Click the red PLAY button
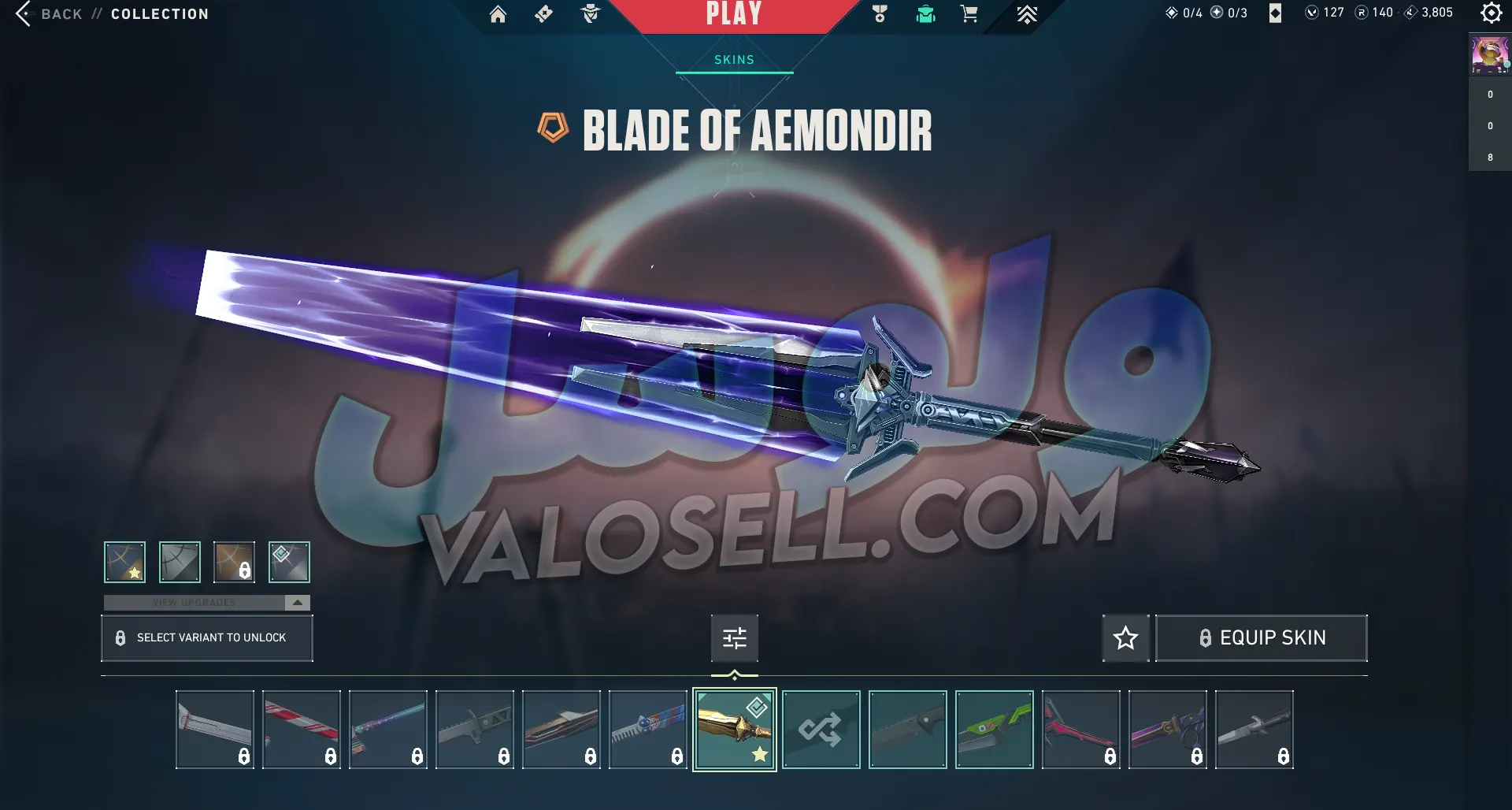This screenshot has height=810, width=1512. 733,14
